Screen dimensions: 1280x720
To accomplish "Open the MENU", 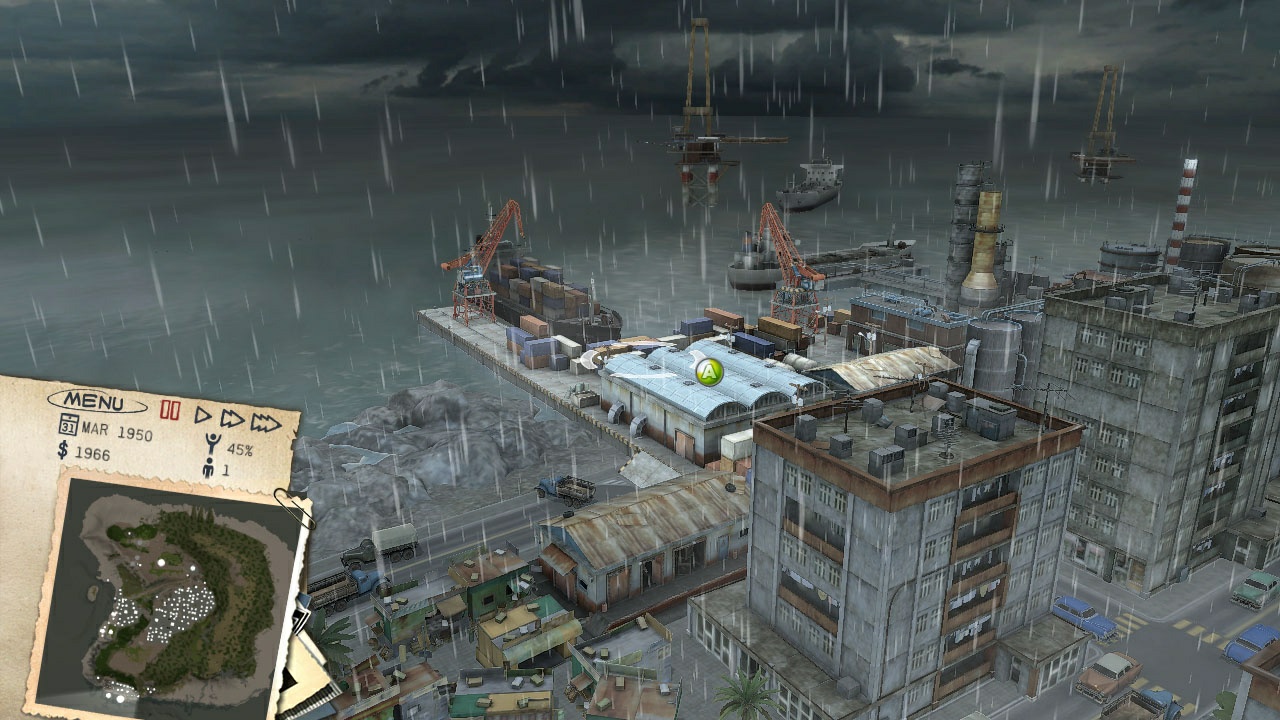I will pyautogui.click(x=95, y=402).
